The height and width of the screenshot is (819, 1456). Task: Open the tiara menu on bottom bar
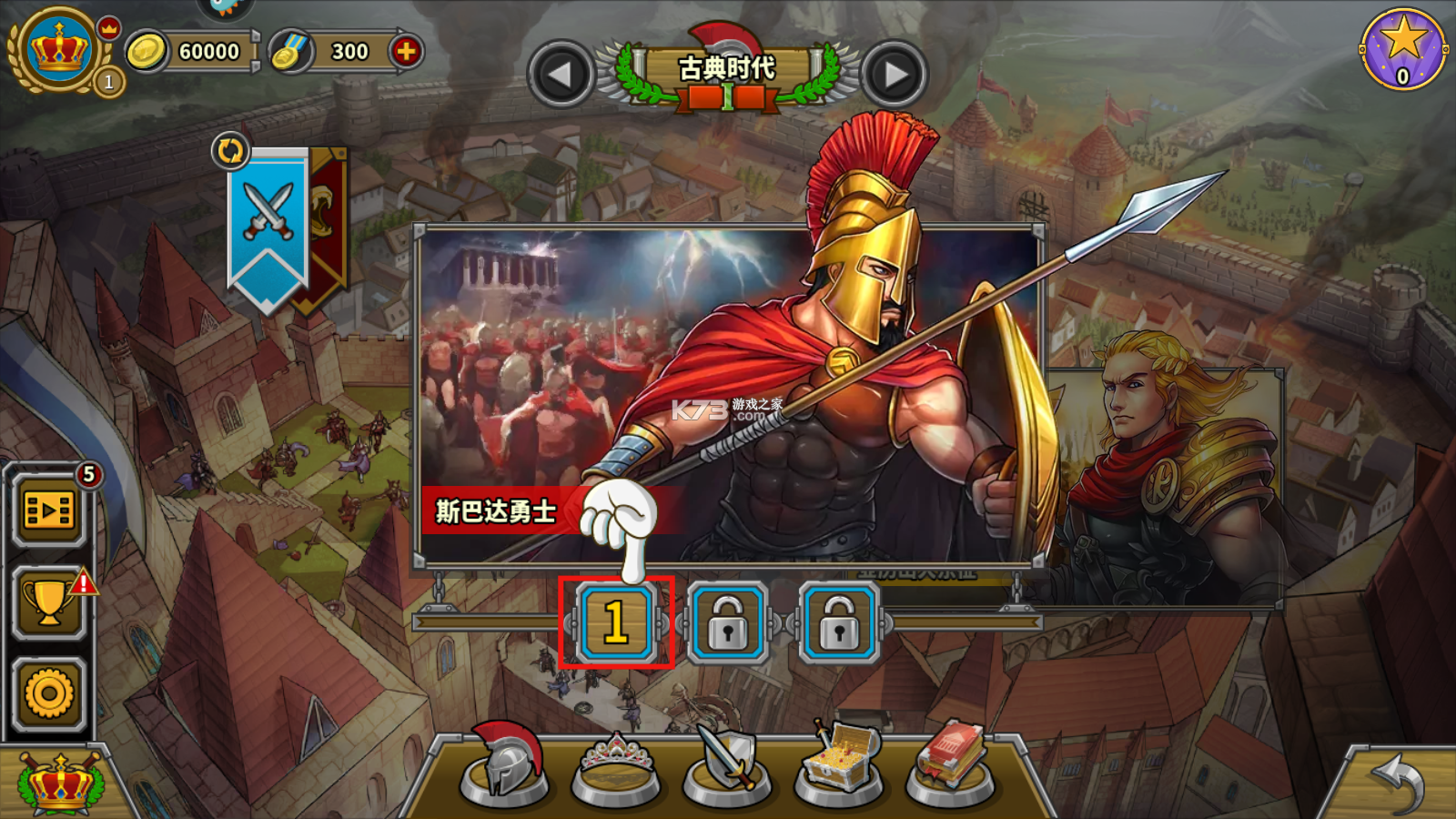pos(616,767)
